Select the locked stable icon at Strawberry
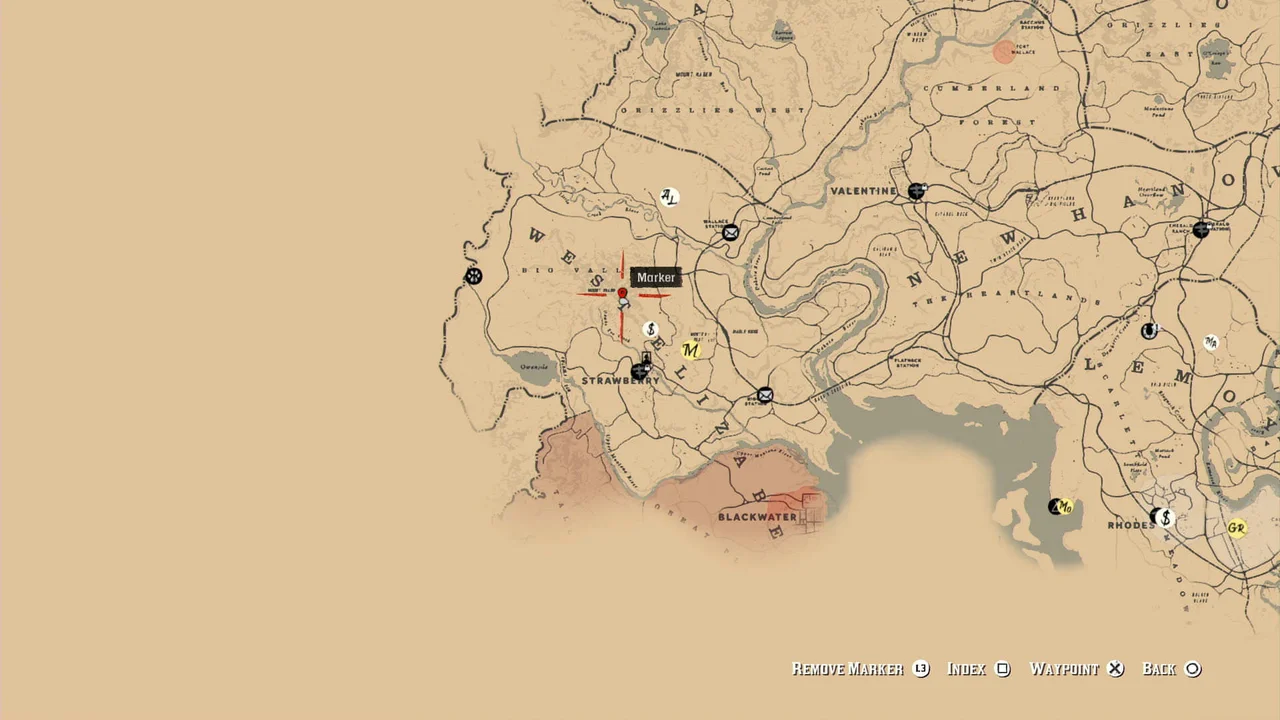This screenshot has height=720, width=1280. (641, 370)
